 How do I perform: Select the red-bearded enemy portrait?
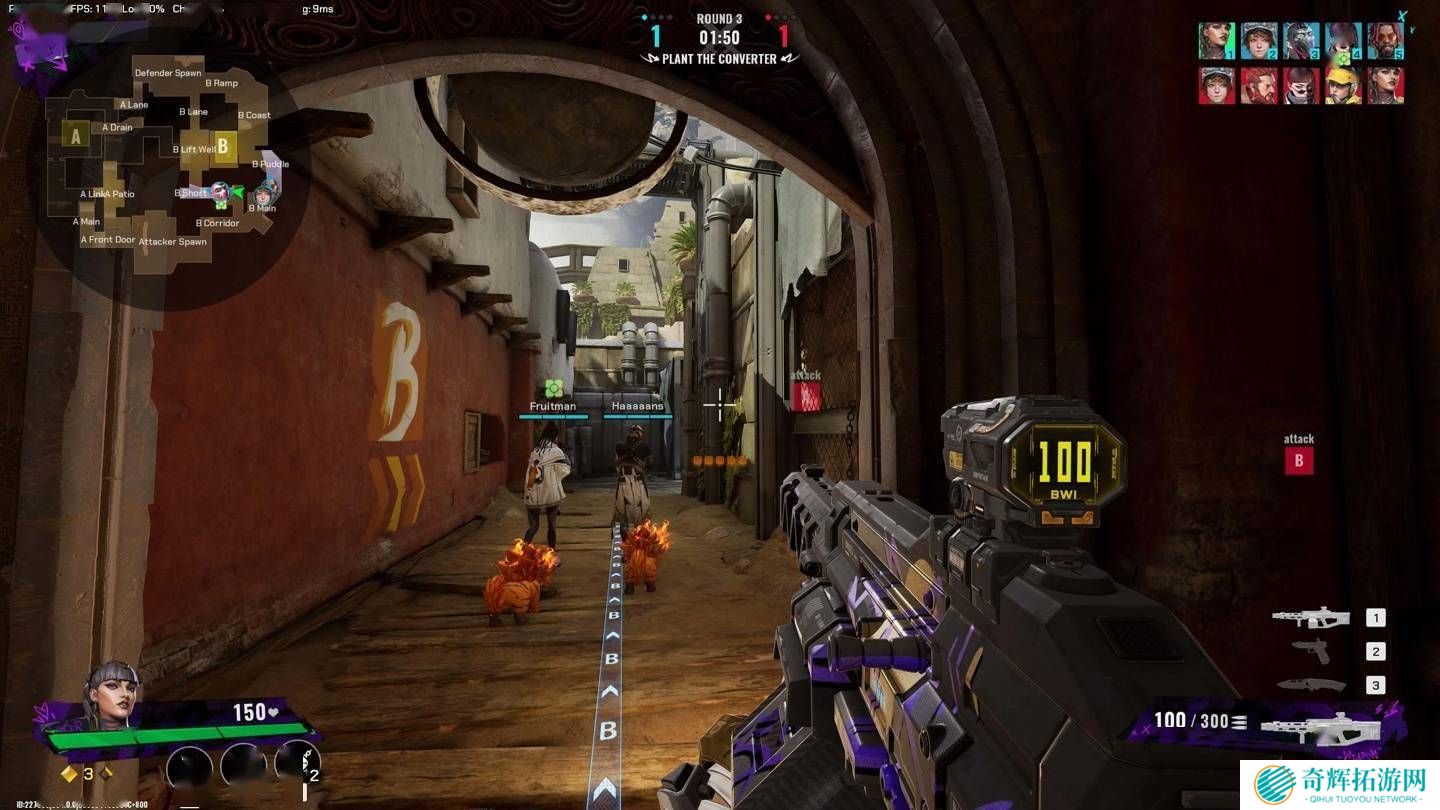[1259, 86]
